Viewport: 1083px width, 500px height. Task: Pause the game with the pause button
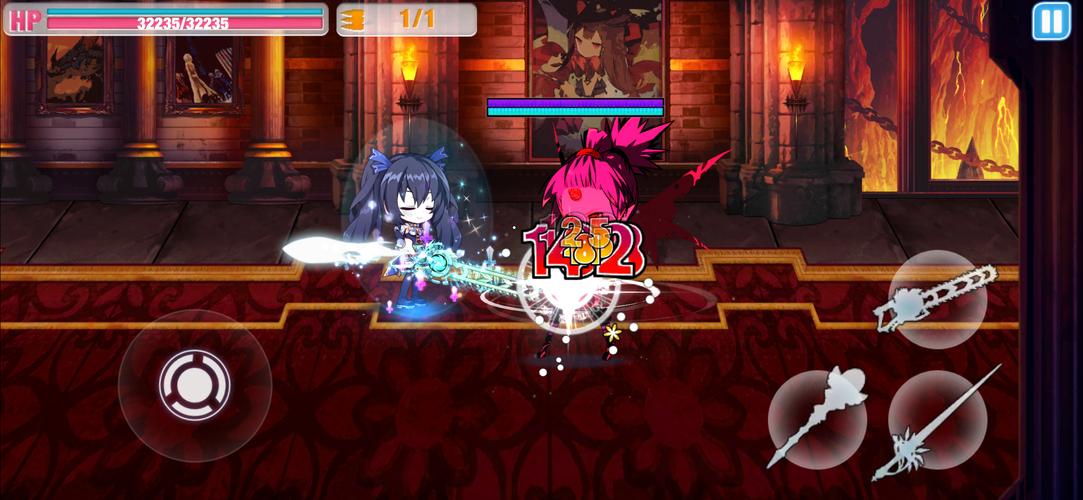pyautogui.click(x=1051, y=21)
